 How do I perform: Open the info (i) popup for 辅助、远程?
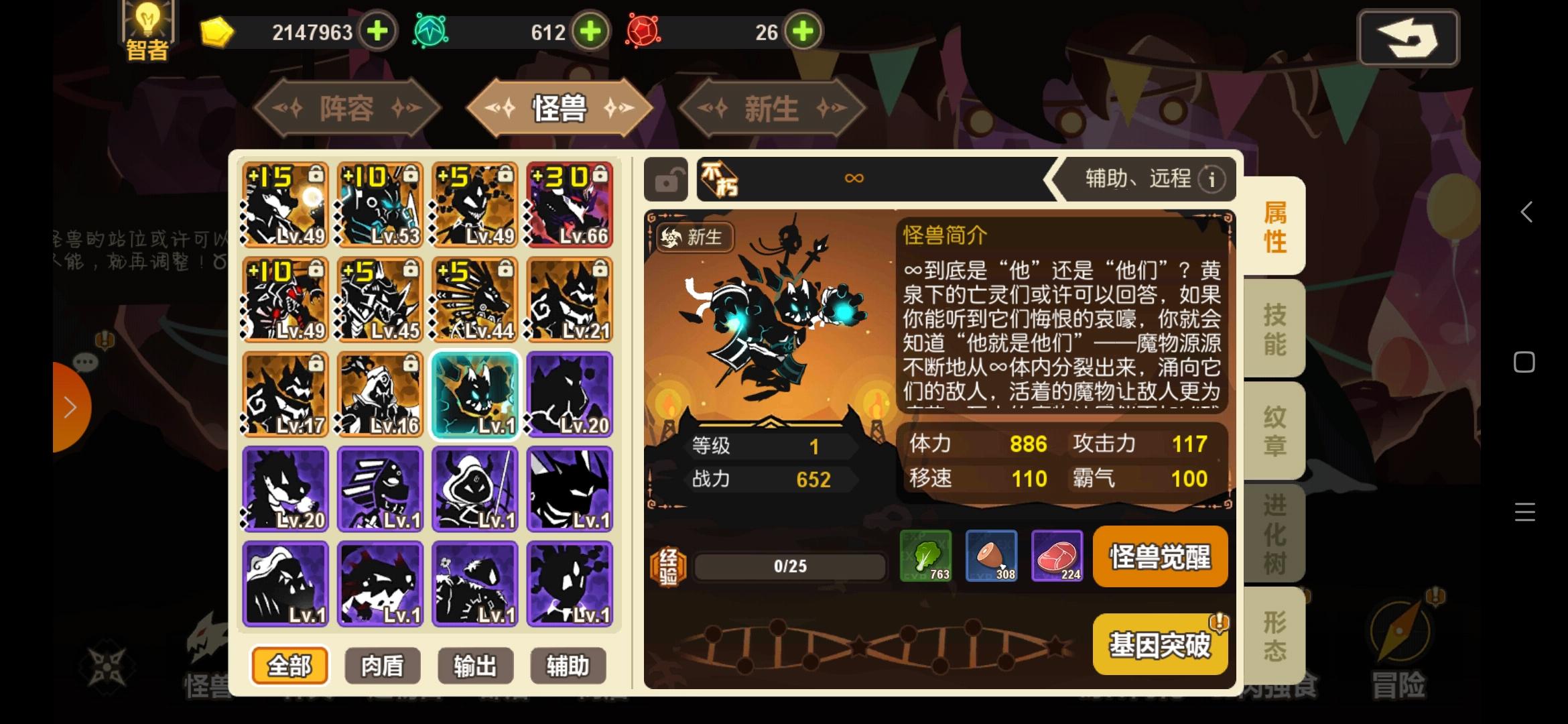coord(1211,179)
